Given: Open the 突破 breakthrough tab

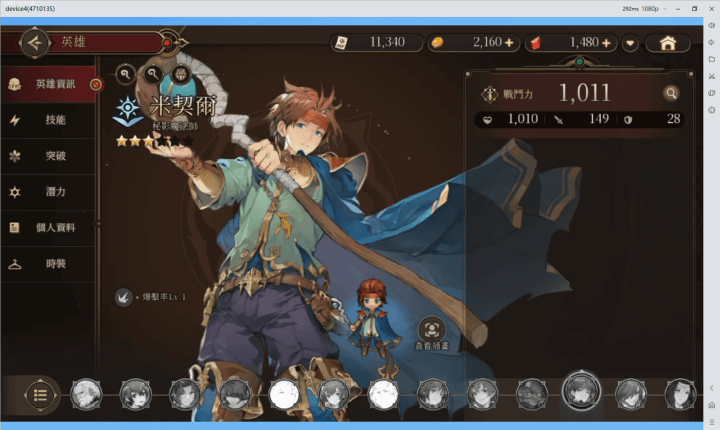Looking at the screenshot, I should (50, 156).
